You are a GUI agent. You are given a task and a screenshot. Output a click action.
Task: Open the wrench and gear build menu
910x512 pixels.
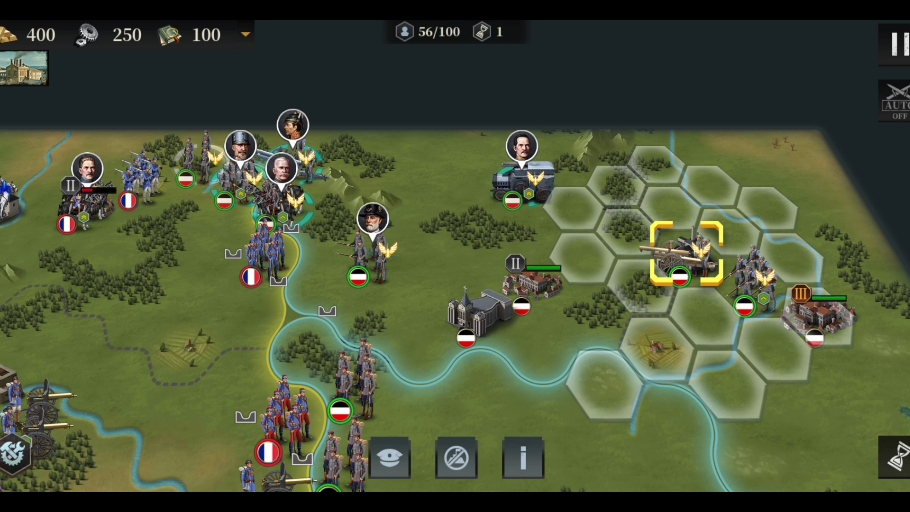13,452
